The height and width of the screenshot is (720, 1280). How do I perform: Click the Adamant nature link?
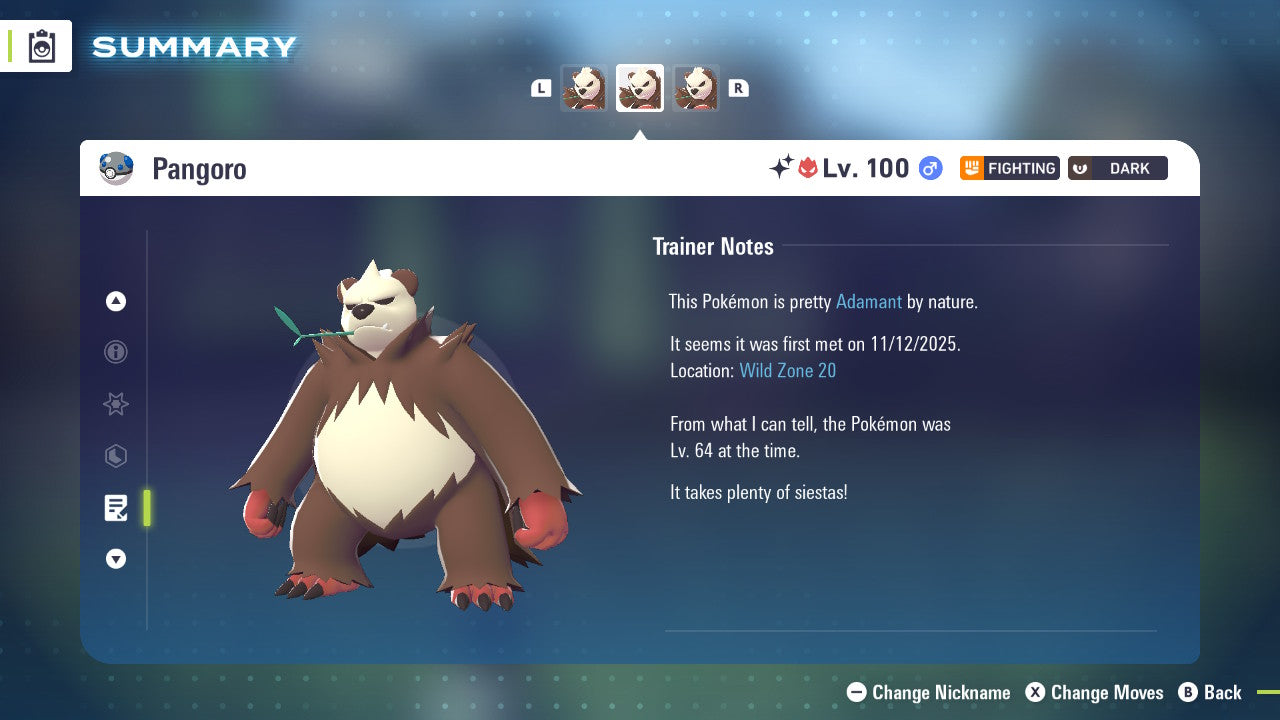(869, 301)
